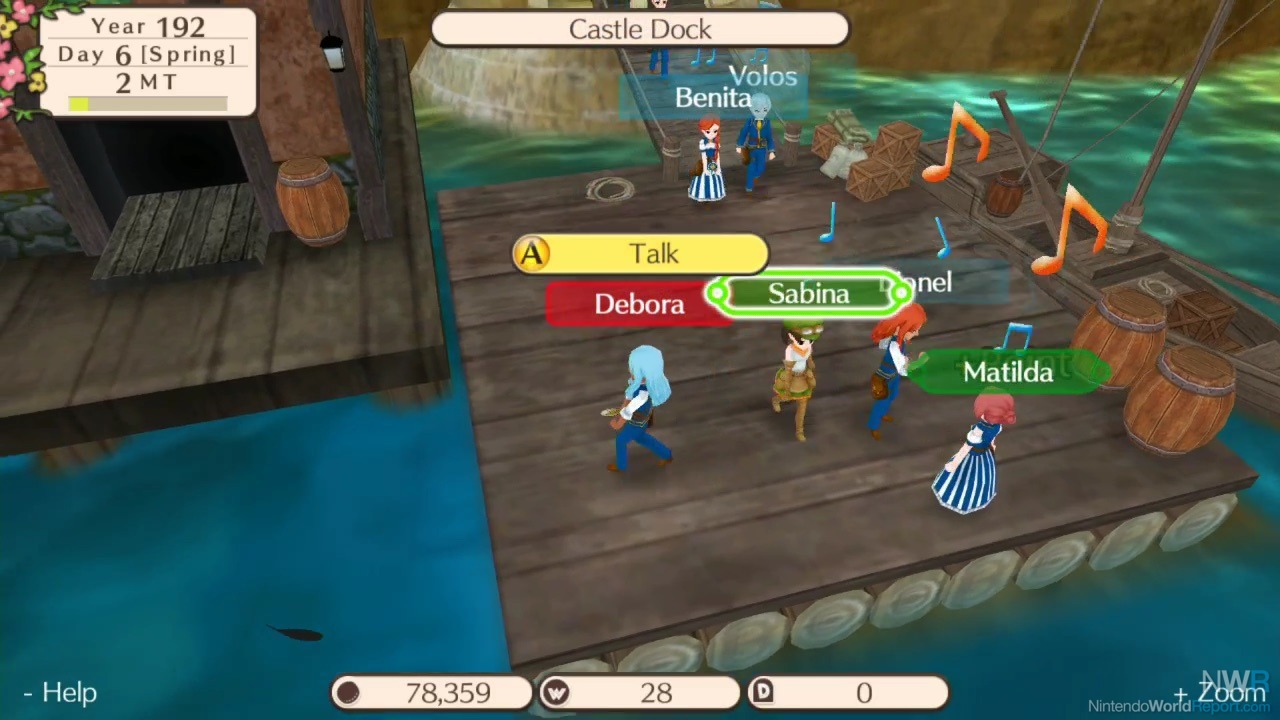Enable Matilda's green name tag

[x=1007, y=371]
